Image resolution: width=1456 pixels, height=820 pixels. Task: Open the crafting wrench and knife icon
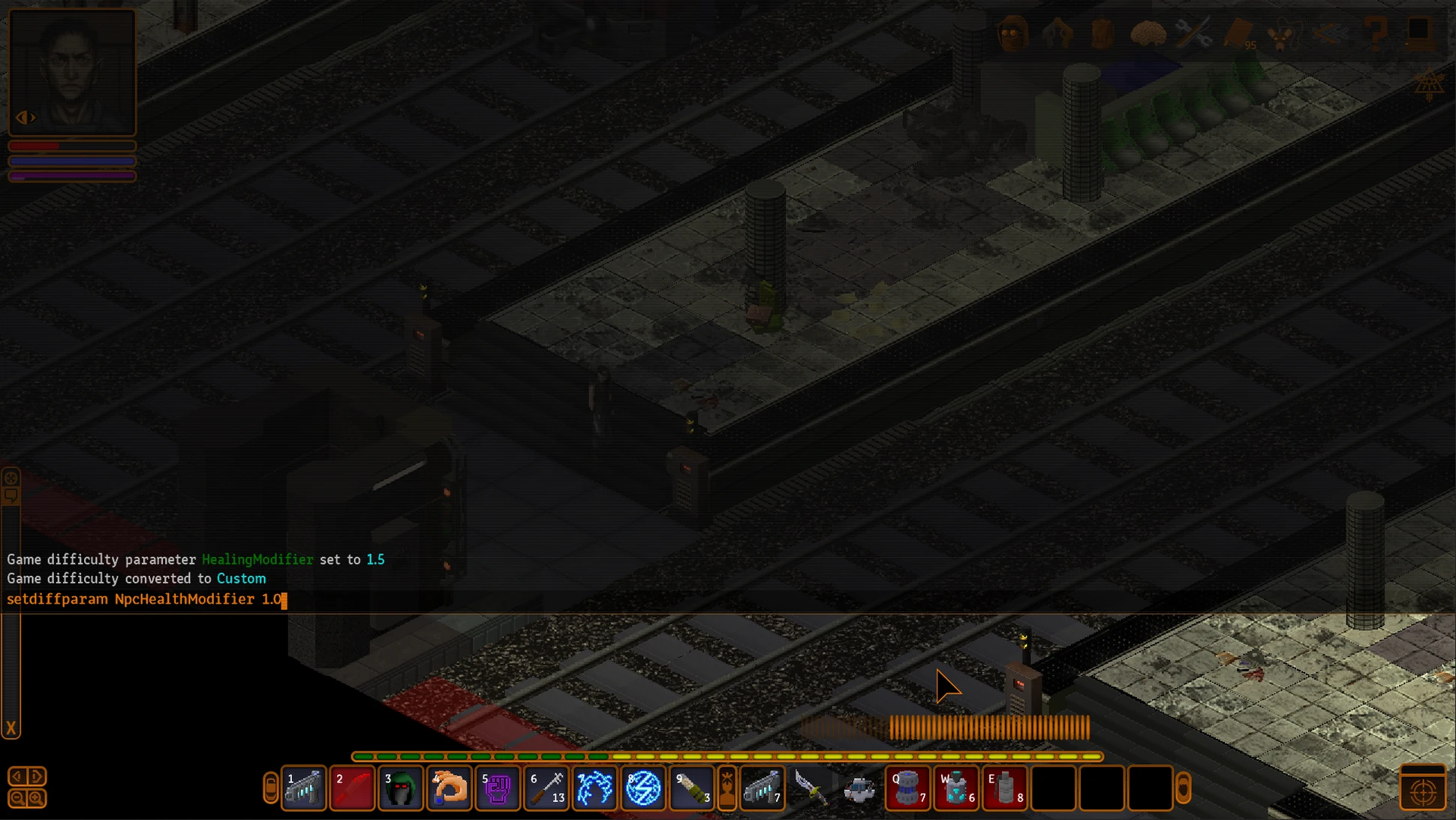[x=1193, y=33]
